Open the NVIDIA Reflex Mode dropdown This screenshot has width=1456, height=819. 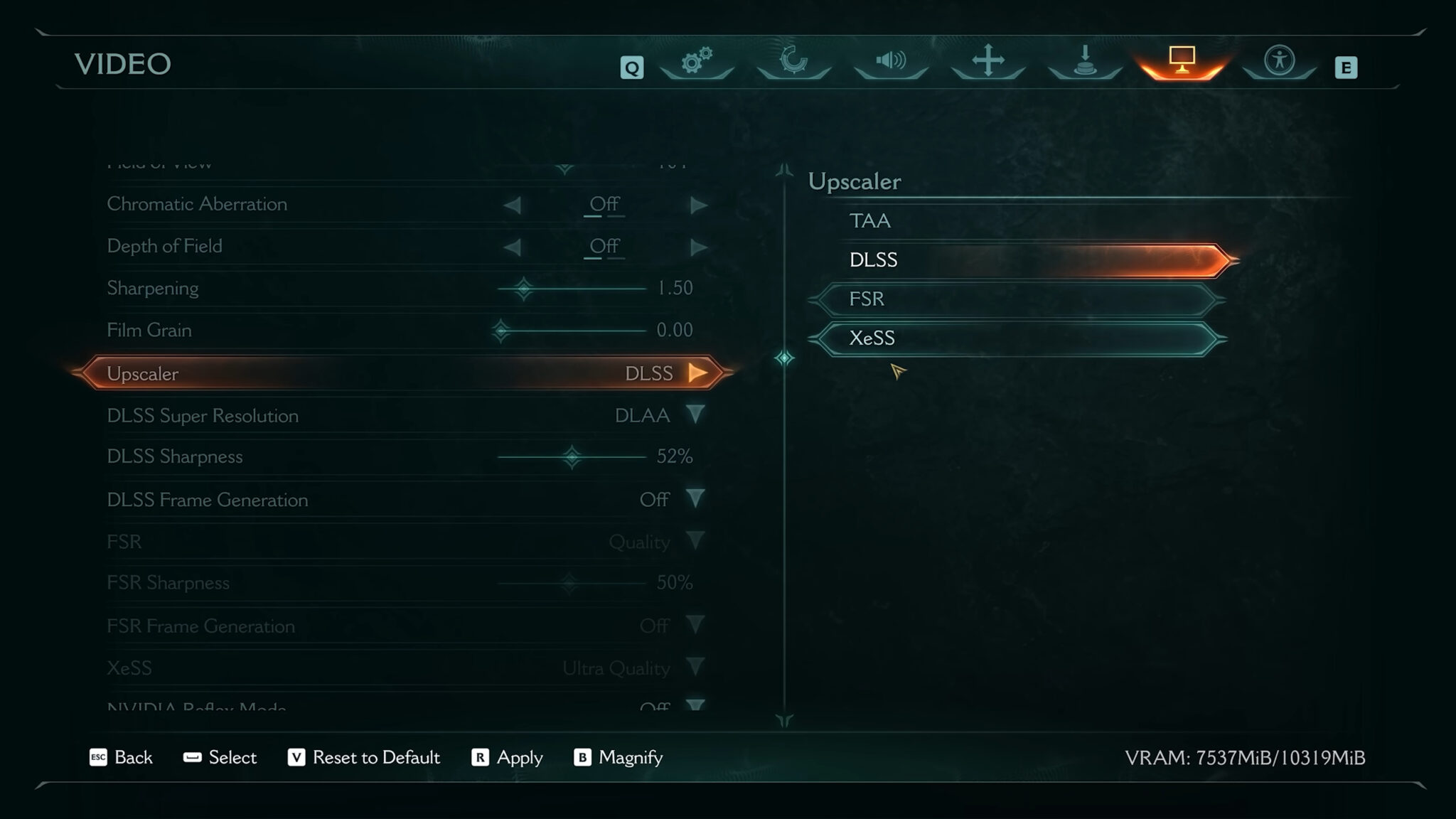click(696, 706)
